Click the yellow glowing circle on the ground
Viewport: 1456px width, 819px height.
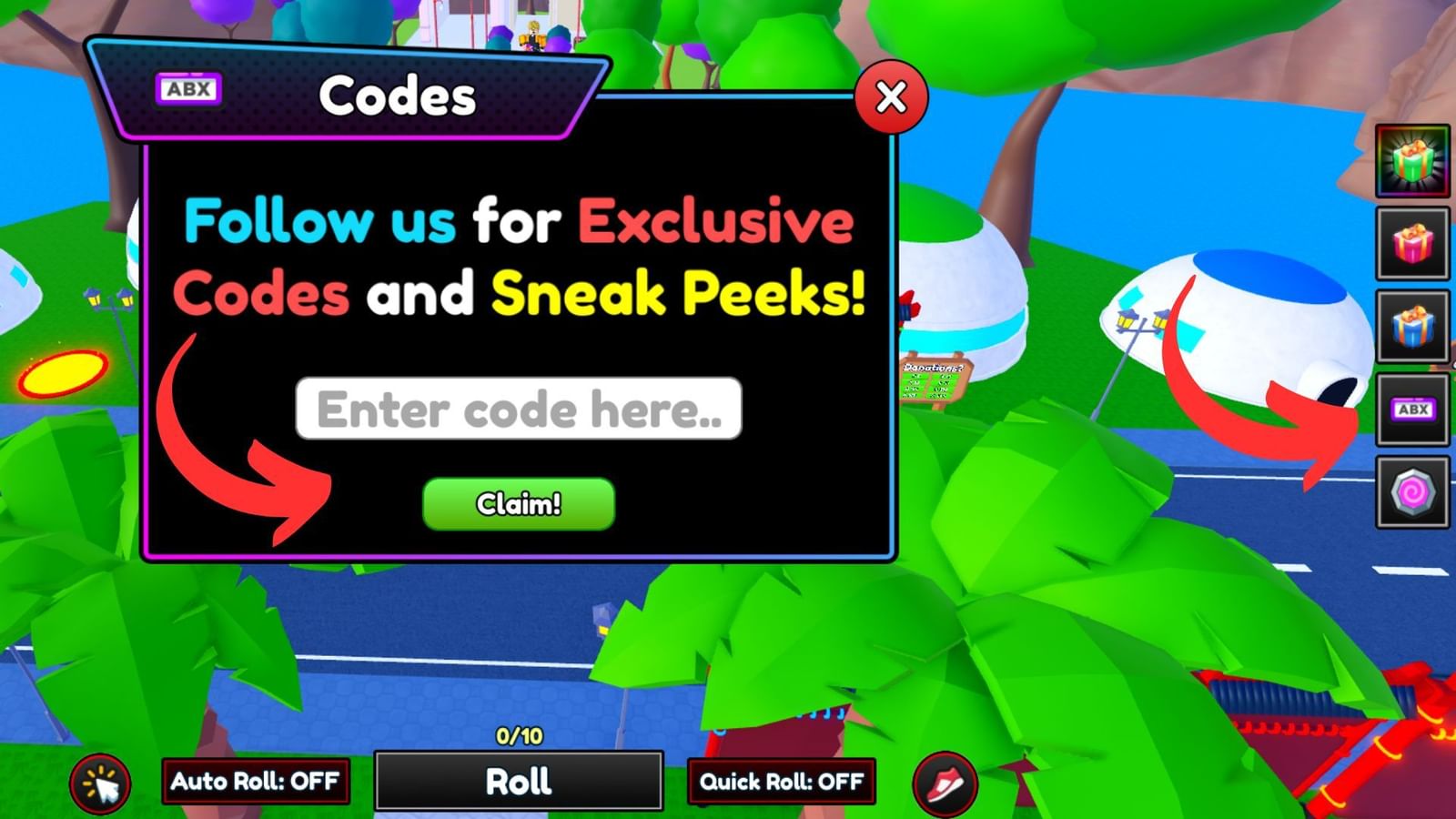[59, 373]
